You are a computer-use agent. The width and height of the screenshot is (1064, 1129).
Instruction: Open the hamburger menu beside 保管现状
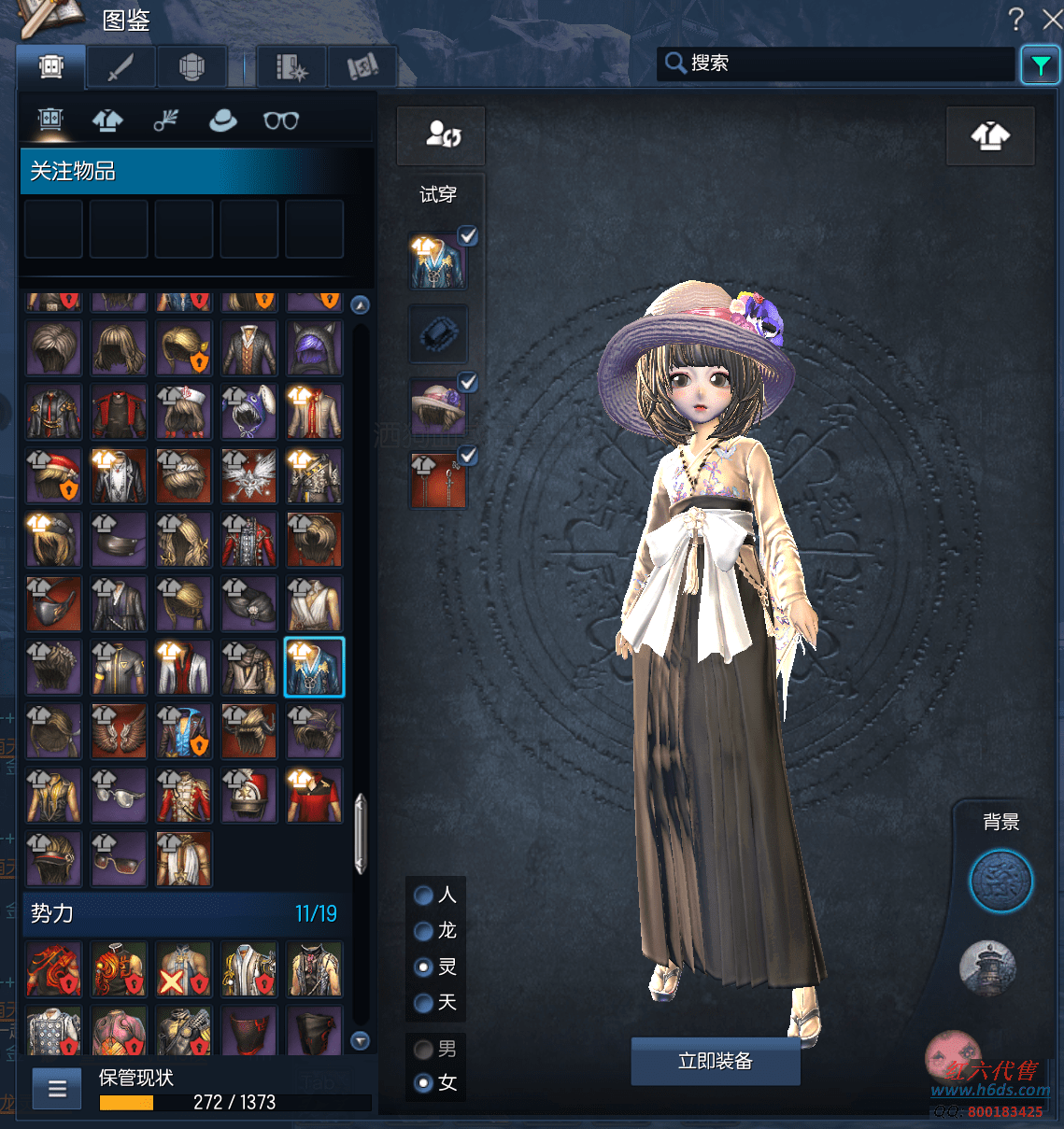(57, 1089)
